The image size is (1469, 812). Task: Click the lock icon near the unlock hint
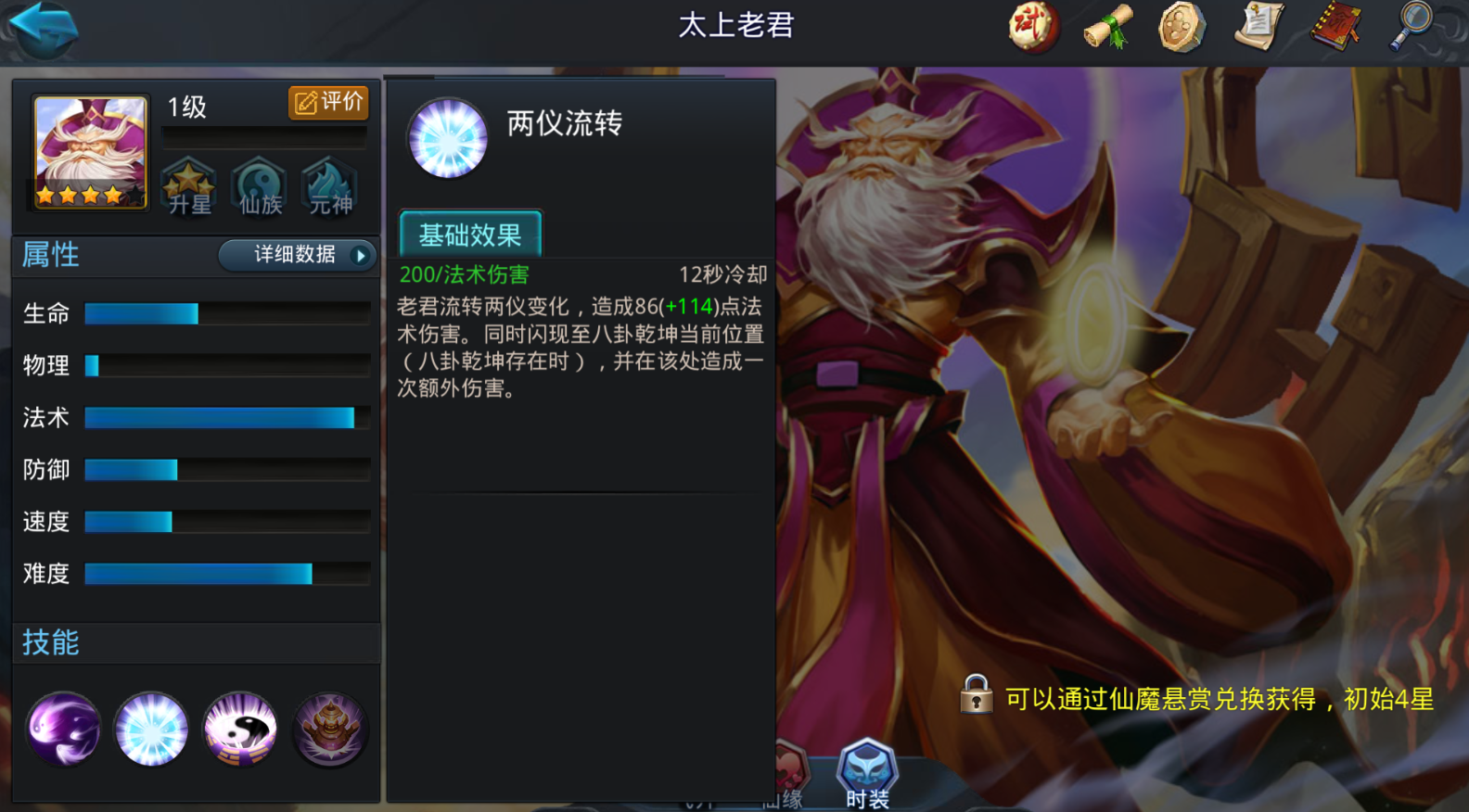click(977, 696)
